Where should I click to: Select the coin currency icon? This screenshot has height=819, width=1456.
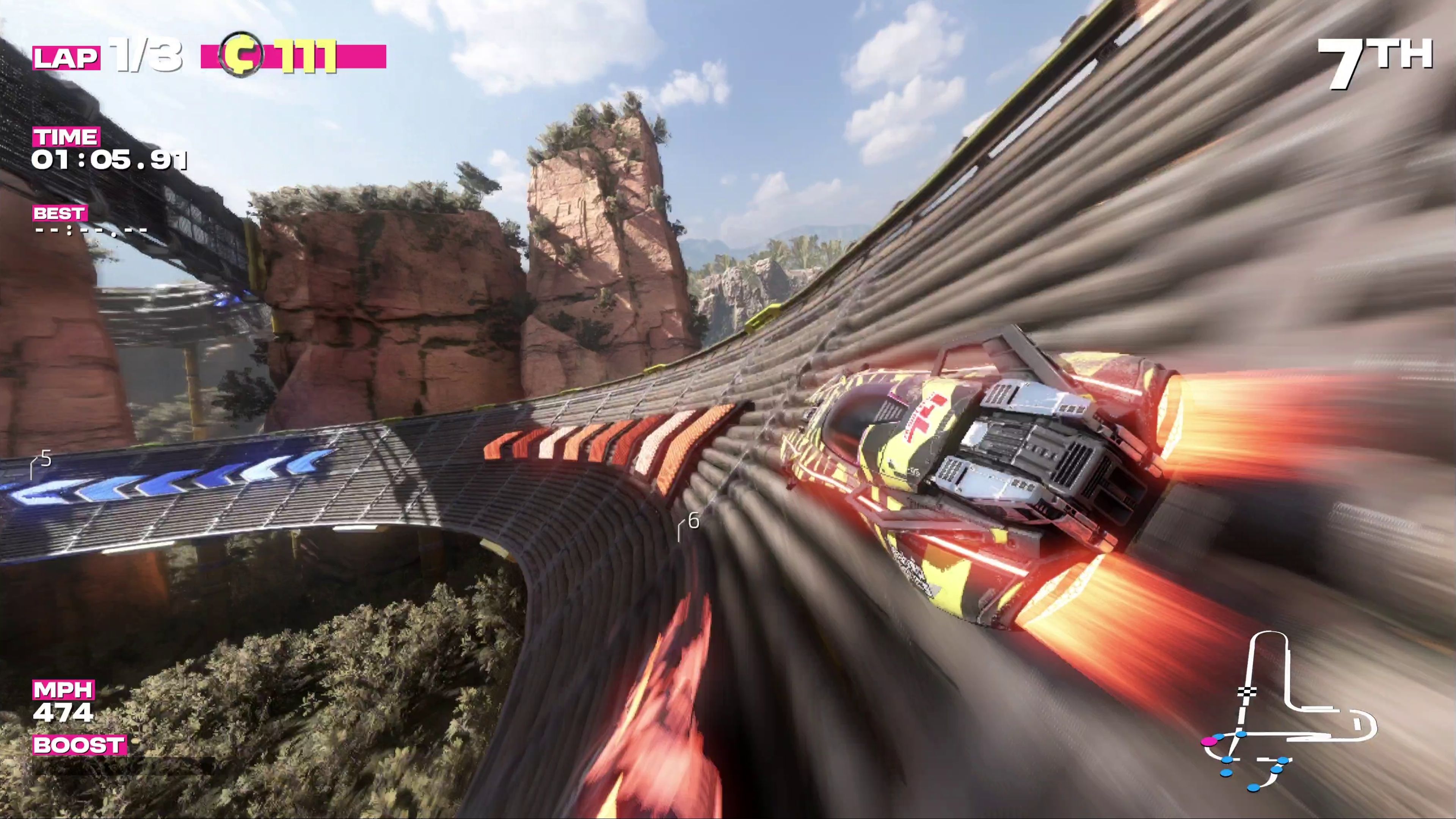242,54
